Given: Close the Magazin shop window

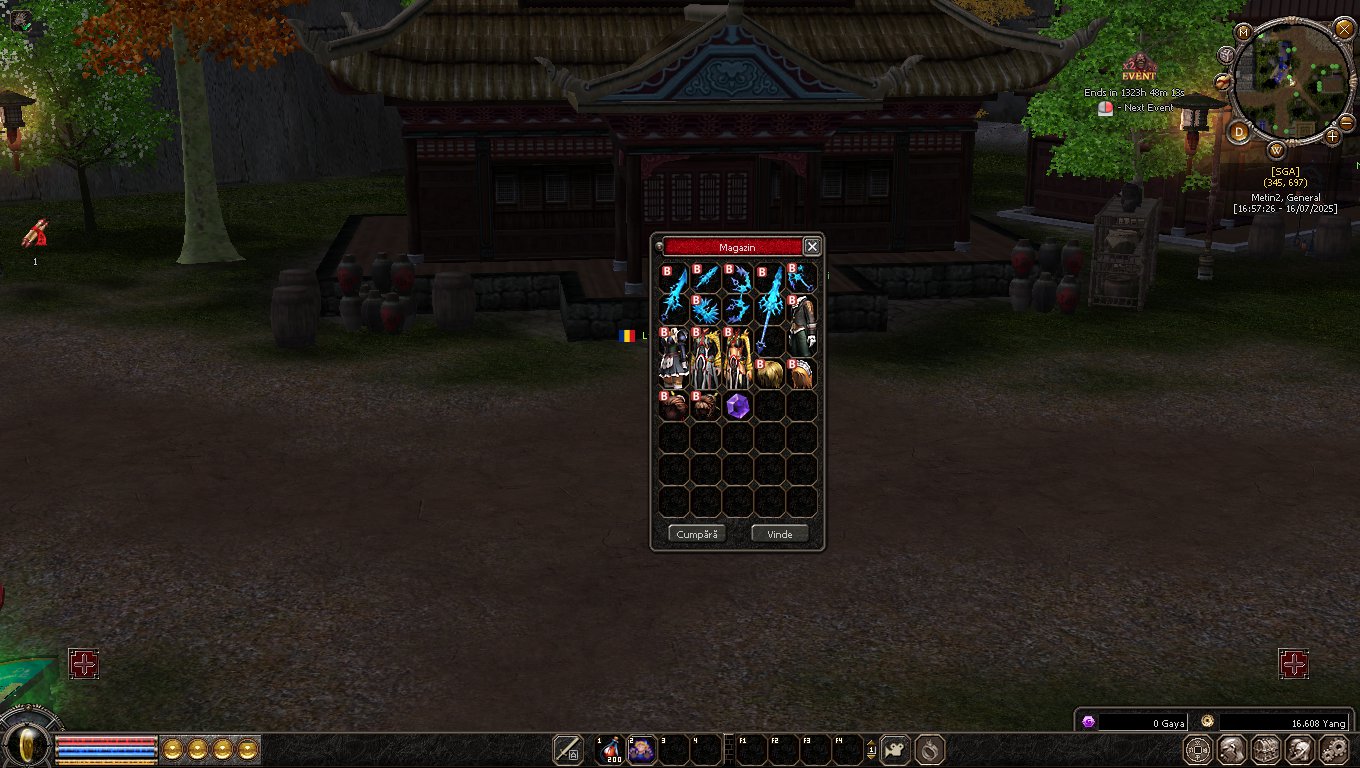Looking at the screenshot, I should click(x=812, y=246).
